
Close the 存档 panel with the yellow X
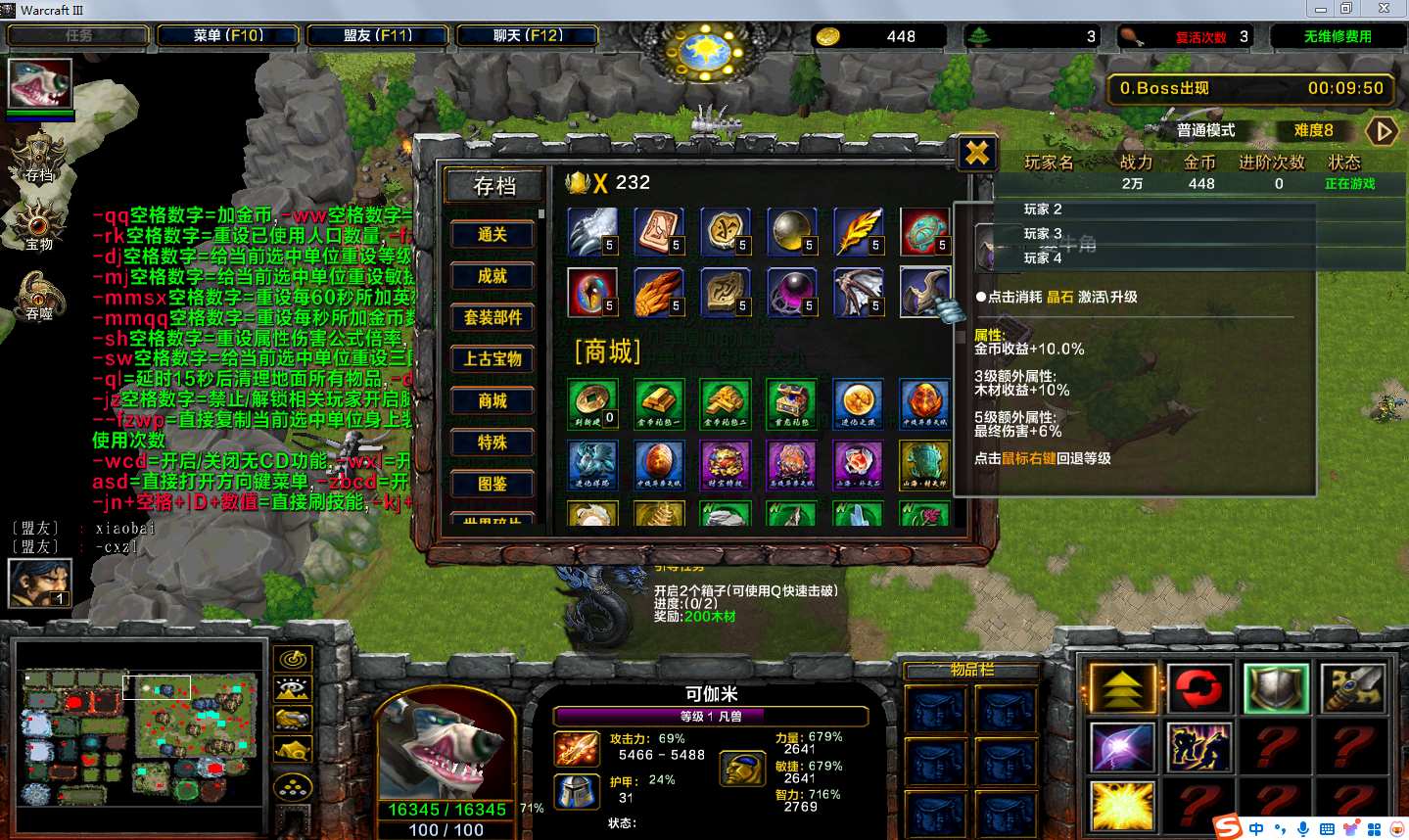(x=976, y=153)
